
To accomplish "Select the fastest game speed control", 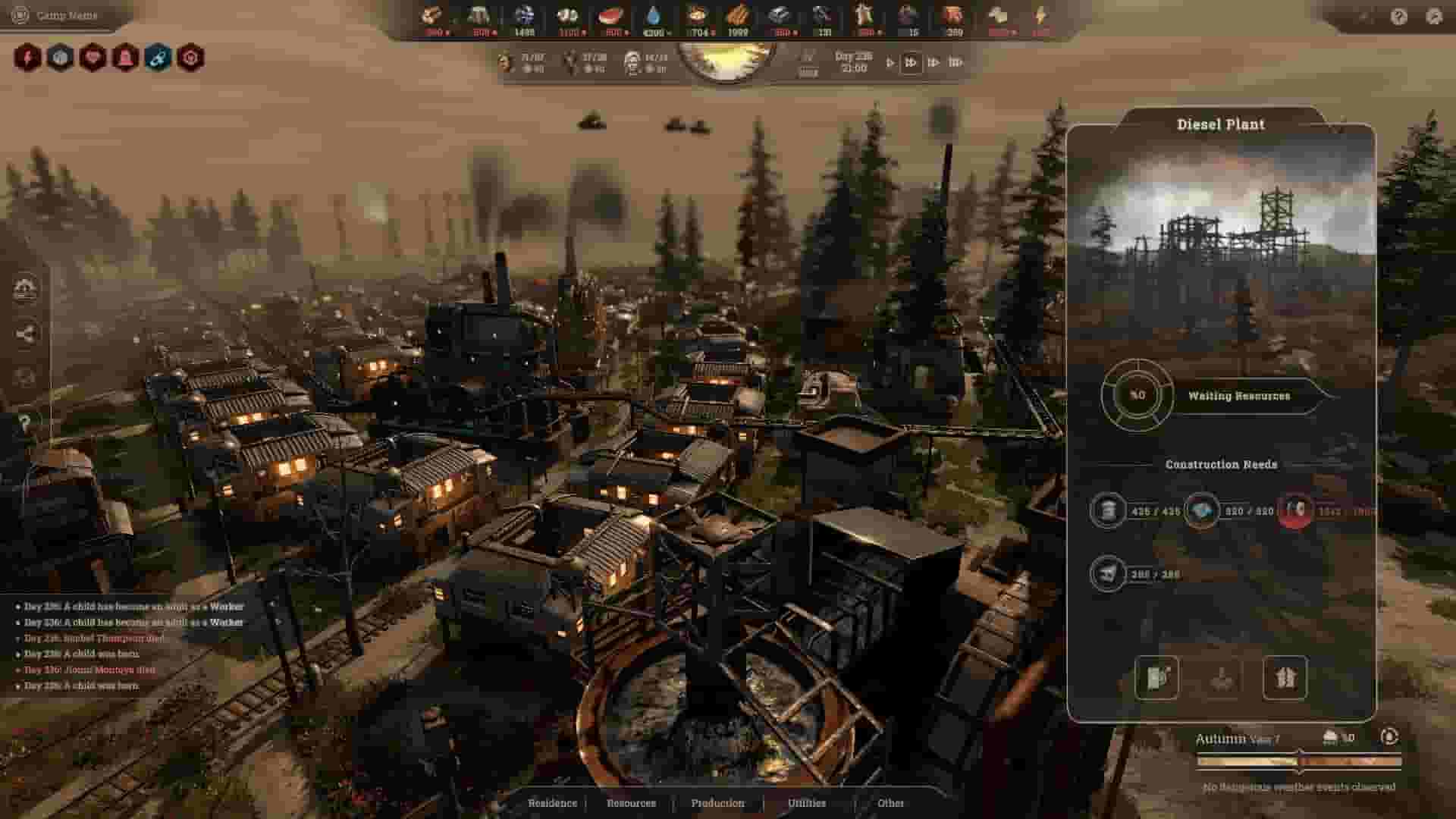I will point(953,63).
